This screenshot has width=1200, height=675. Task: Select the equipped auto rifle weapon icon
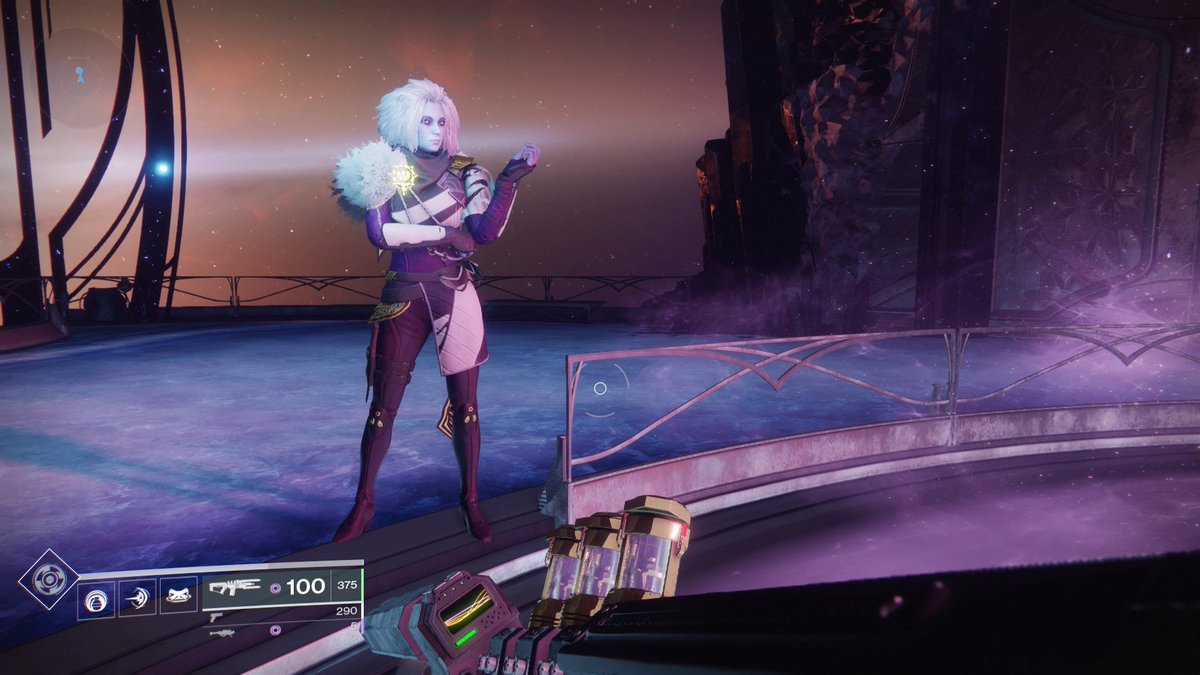tap(235, 587)
